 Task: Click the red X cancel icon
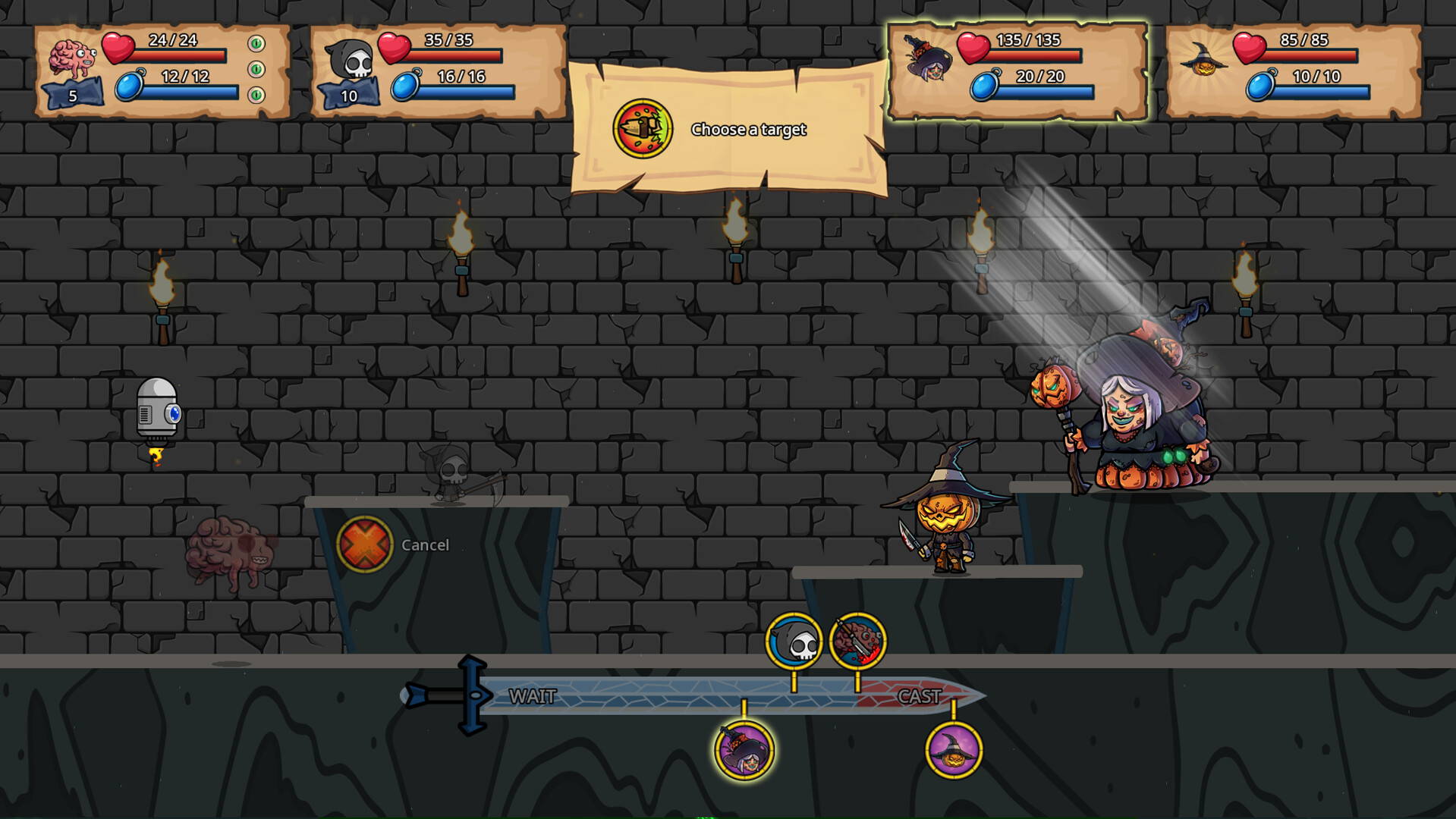click(x=364, y=544)
